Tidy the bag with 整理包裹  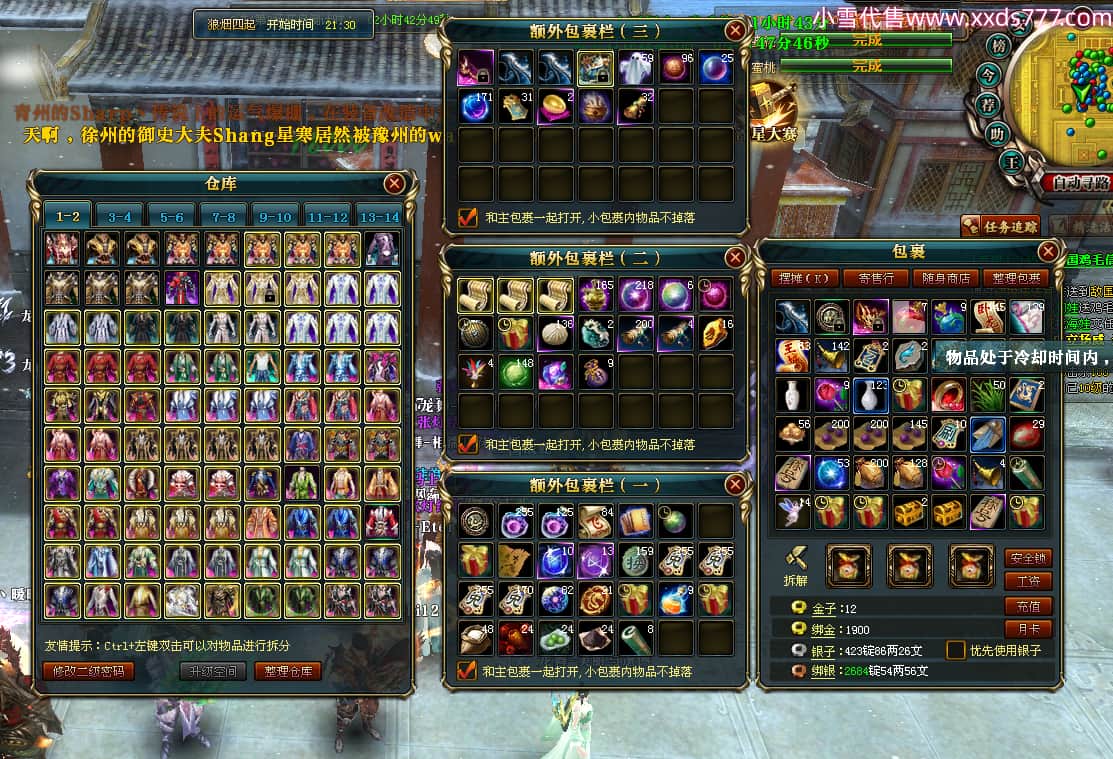tap(1015, 277)
